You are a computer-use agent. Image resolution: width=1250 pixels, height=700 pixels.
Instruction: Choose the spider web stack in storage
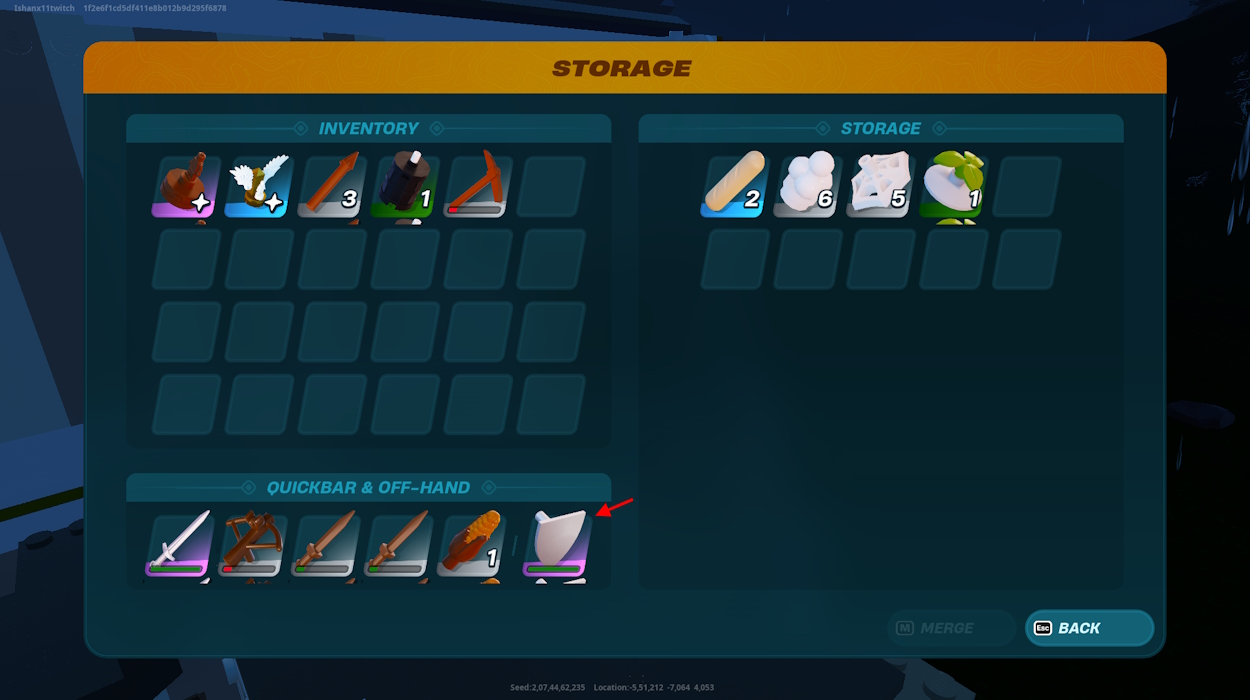coord(881,186)
